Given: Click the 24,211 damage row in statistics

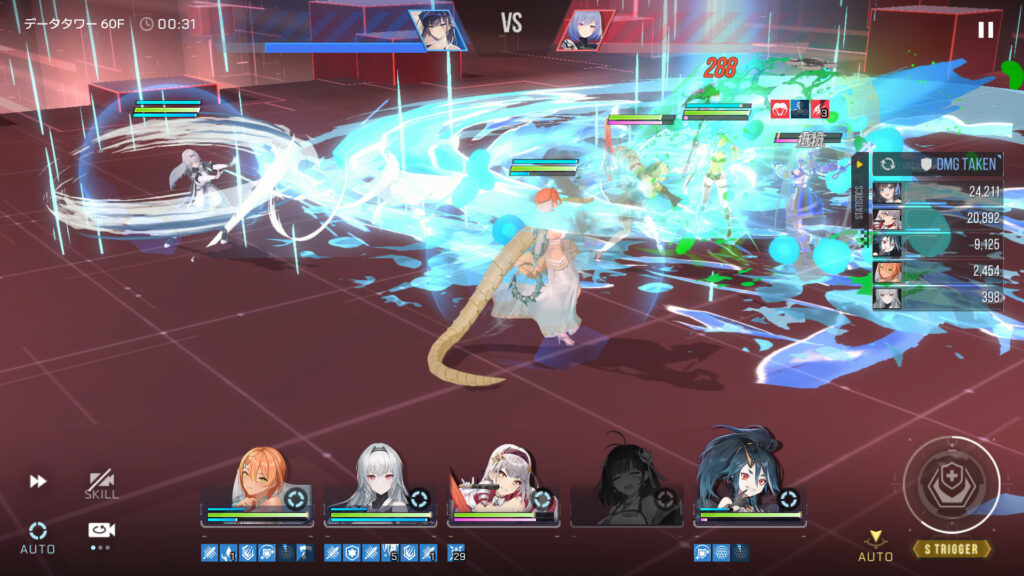Looking at the screenshot, I should point(938,192).
